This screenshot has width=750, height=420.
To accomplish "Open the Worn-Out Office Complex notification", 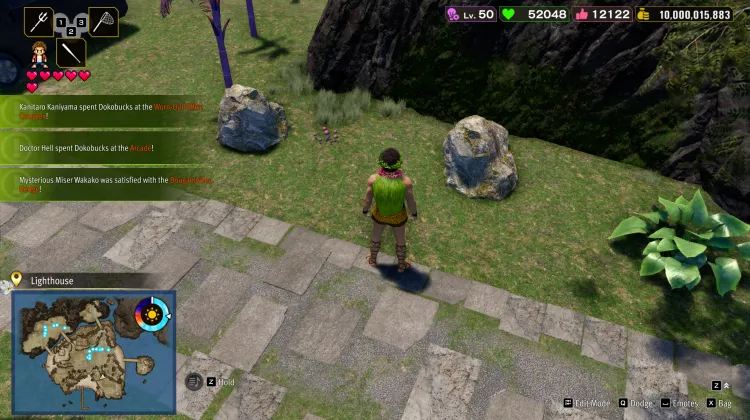I will pos(100,109).
